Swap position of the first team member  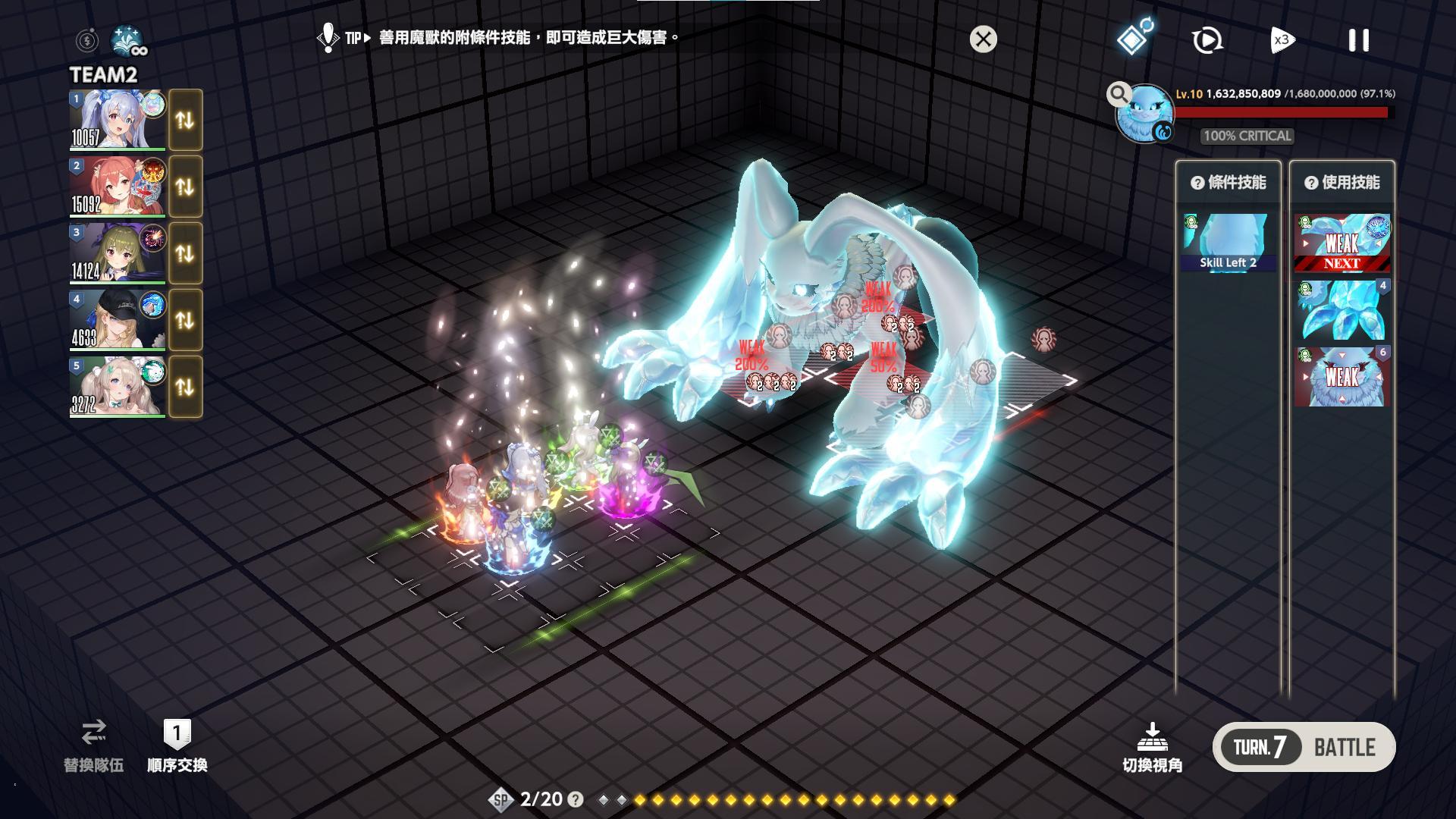click(x=185, y=120)
